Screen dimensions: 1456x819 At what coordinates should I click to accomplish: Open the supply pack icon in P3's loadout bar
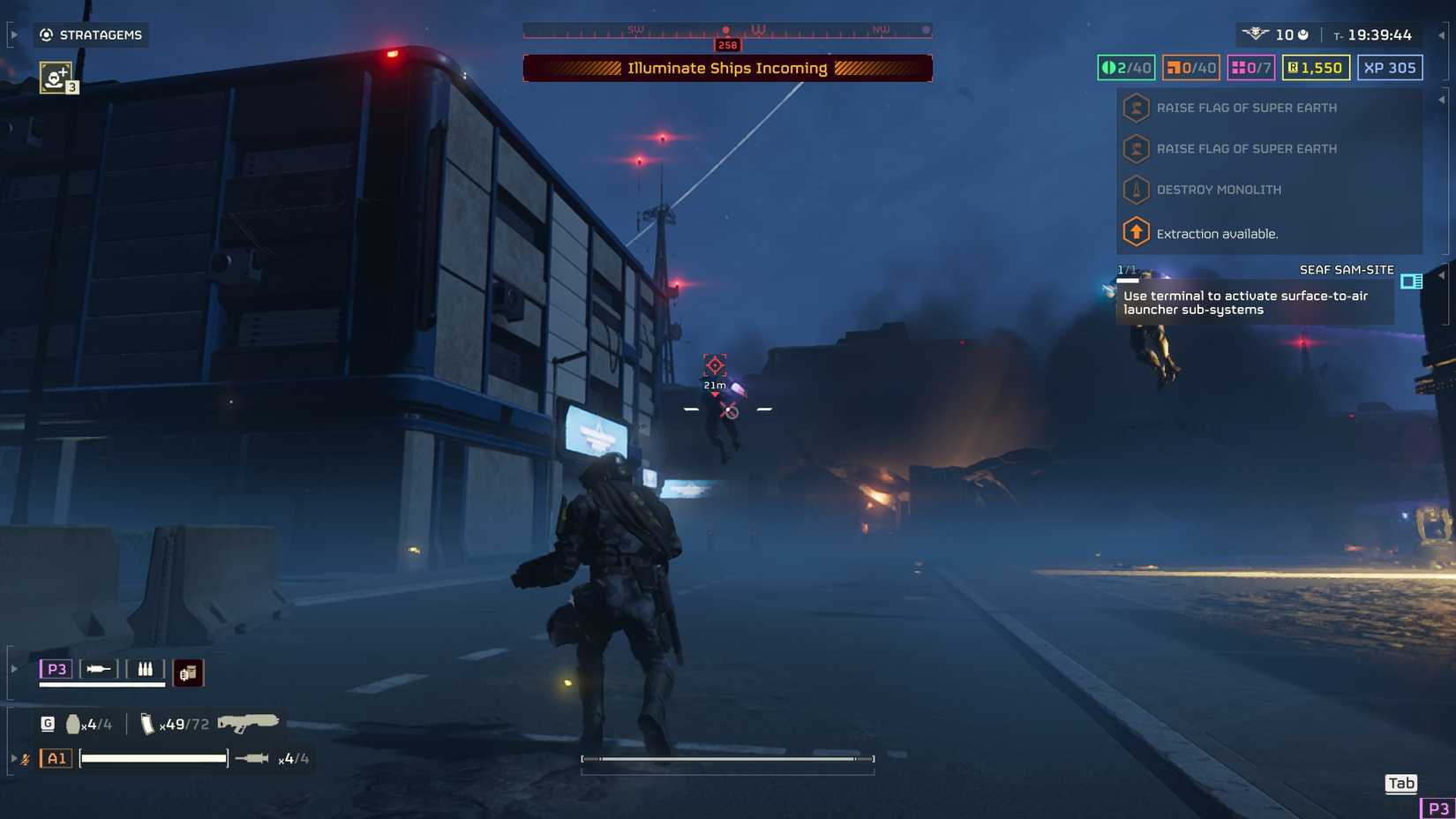click(x=189, y=672)
